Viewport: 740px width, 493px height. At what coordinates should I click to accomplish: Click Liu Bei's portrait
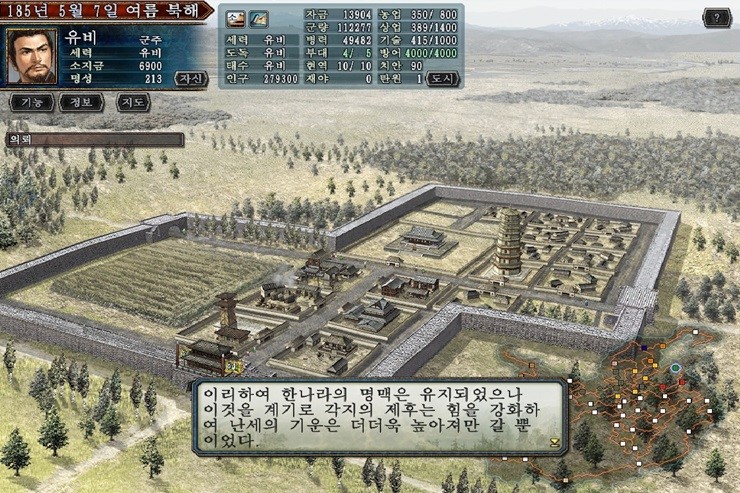tap(31, 56)
